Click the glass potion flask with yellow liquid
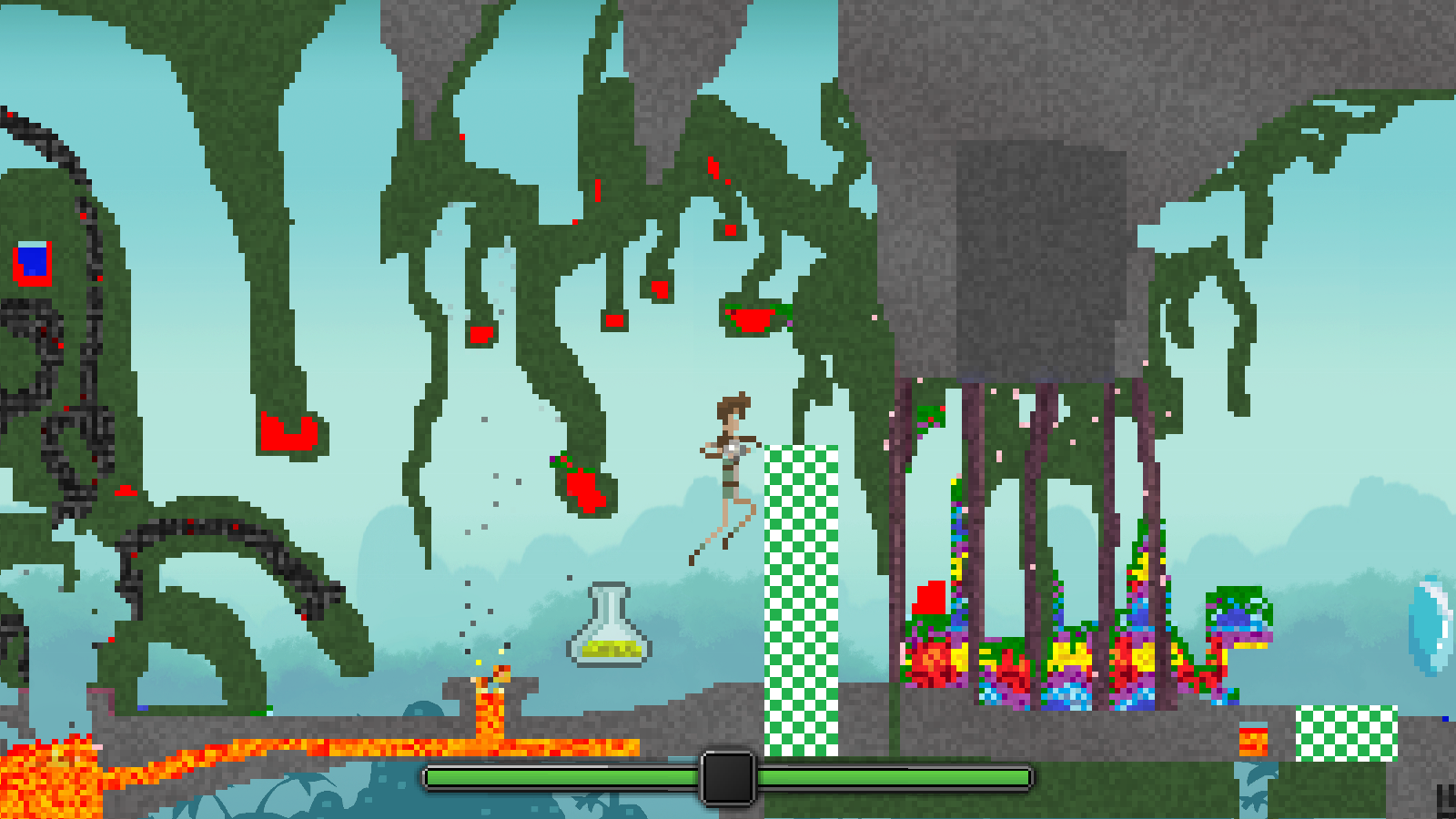Screen dimensions: 1456x819 tap(612, 628)
